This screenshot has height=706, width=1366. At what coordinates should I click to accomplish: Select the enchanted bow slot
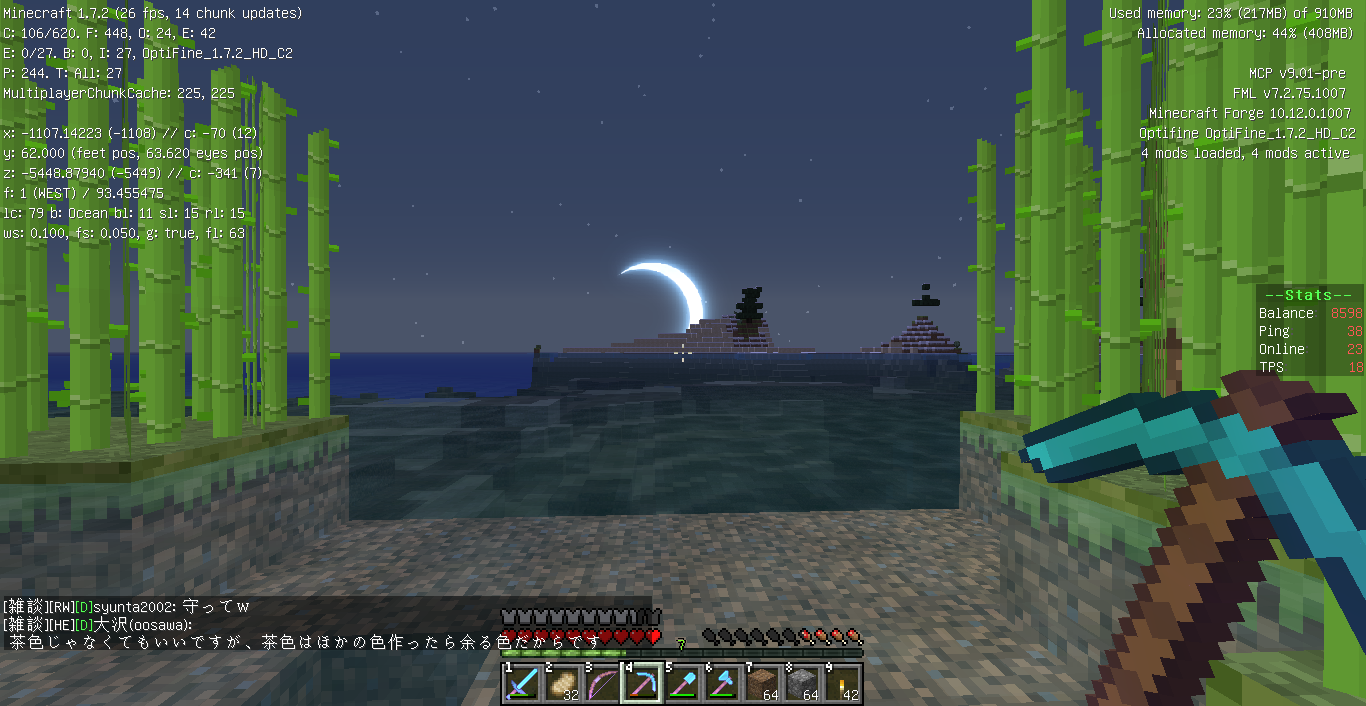[x=602, y=683]
